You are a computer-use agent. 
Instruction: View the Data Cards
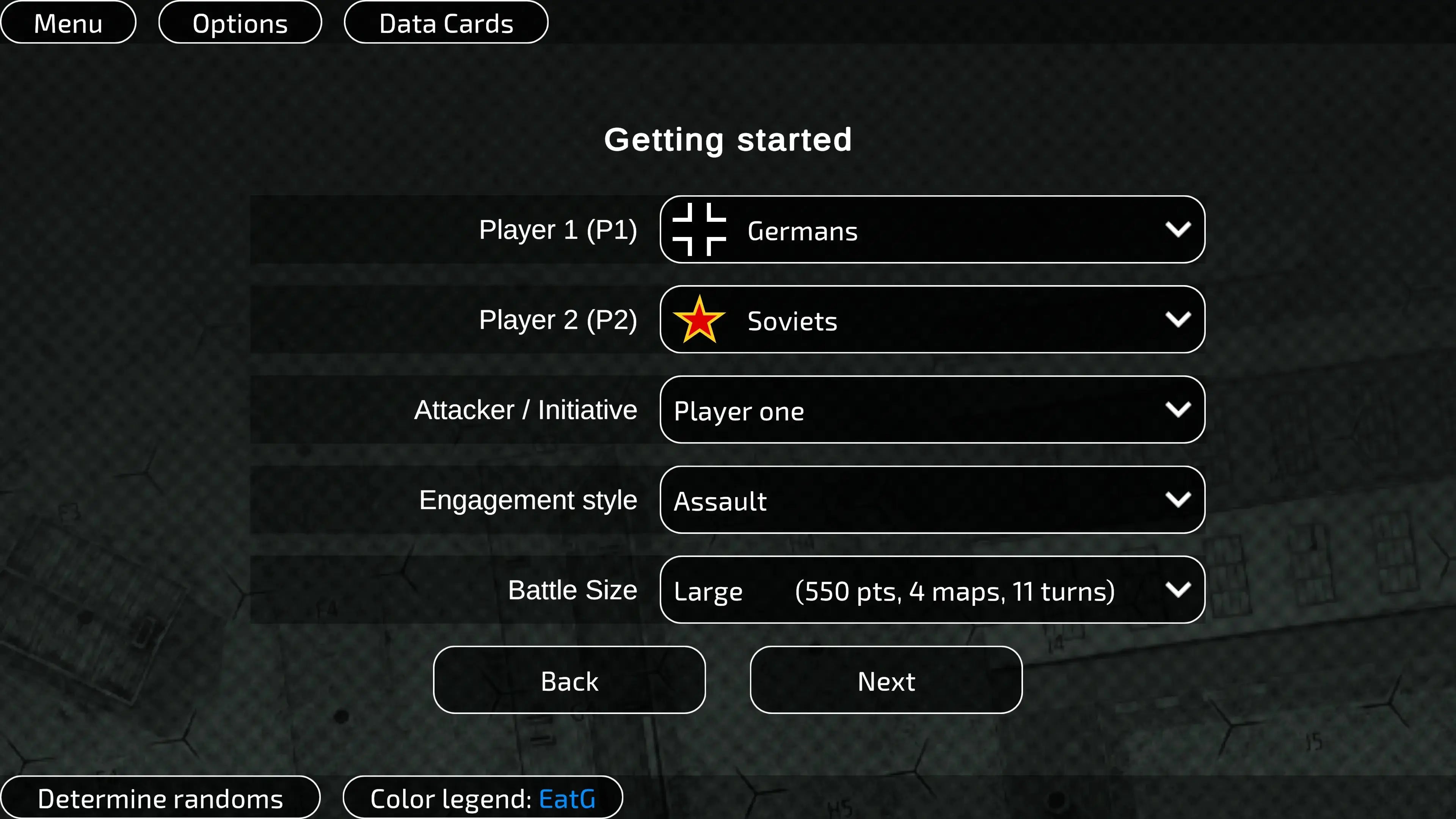point(446,23)
